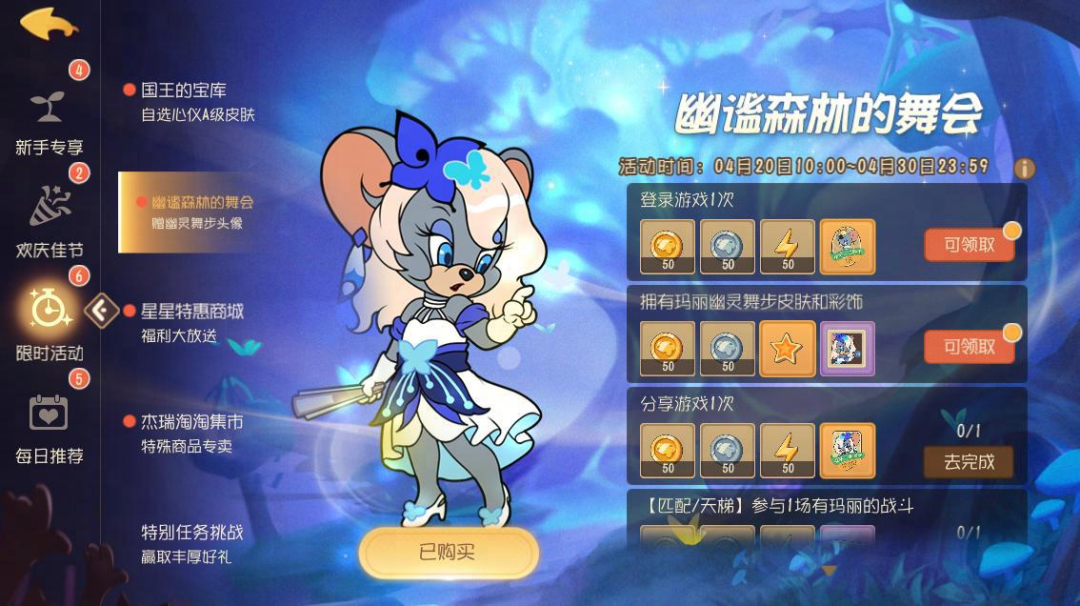Go back with the yellow arrow

(49, 23)
